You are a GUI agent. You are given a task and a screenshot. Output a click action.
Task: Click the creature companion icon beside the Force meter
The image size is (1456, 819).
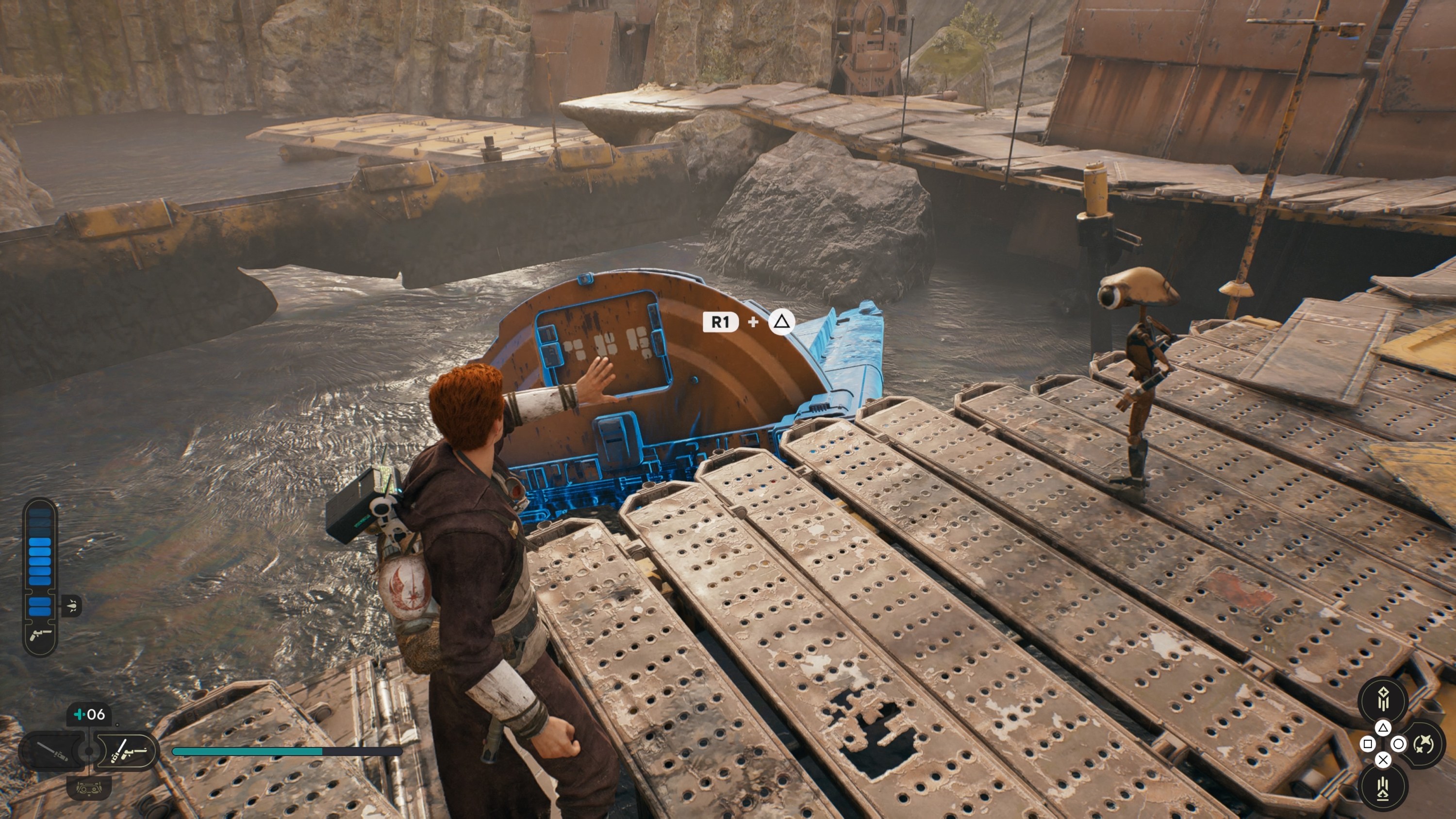(72, 605)
